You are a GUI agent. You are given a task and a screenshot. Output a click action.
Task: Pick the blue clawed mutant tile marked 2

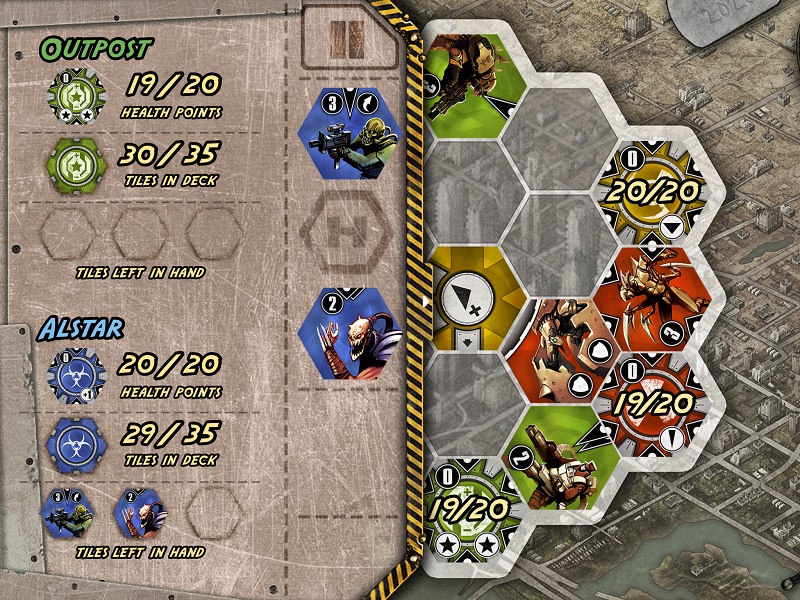click(x=349, y=333)
